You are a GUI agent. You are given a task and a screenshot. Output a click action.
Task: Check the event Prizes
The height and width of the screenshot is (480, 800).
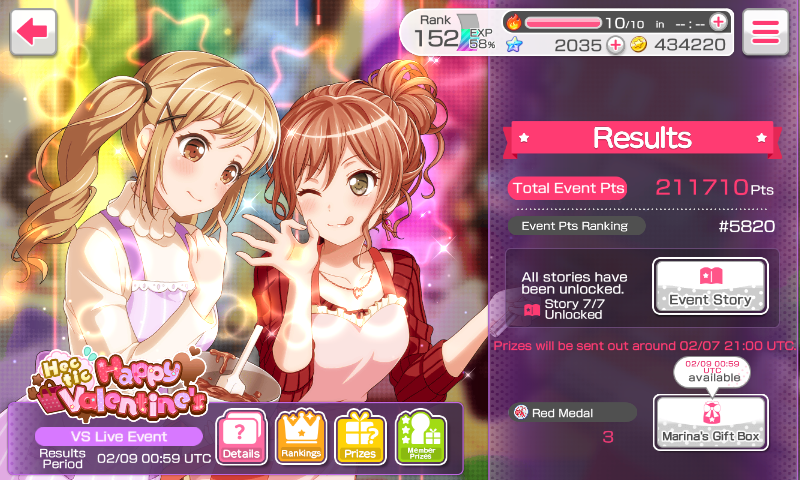360,437
